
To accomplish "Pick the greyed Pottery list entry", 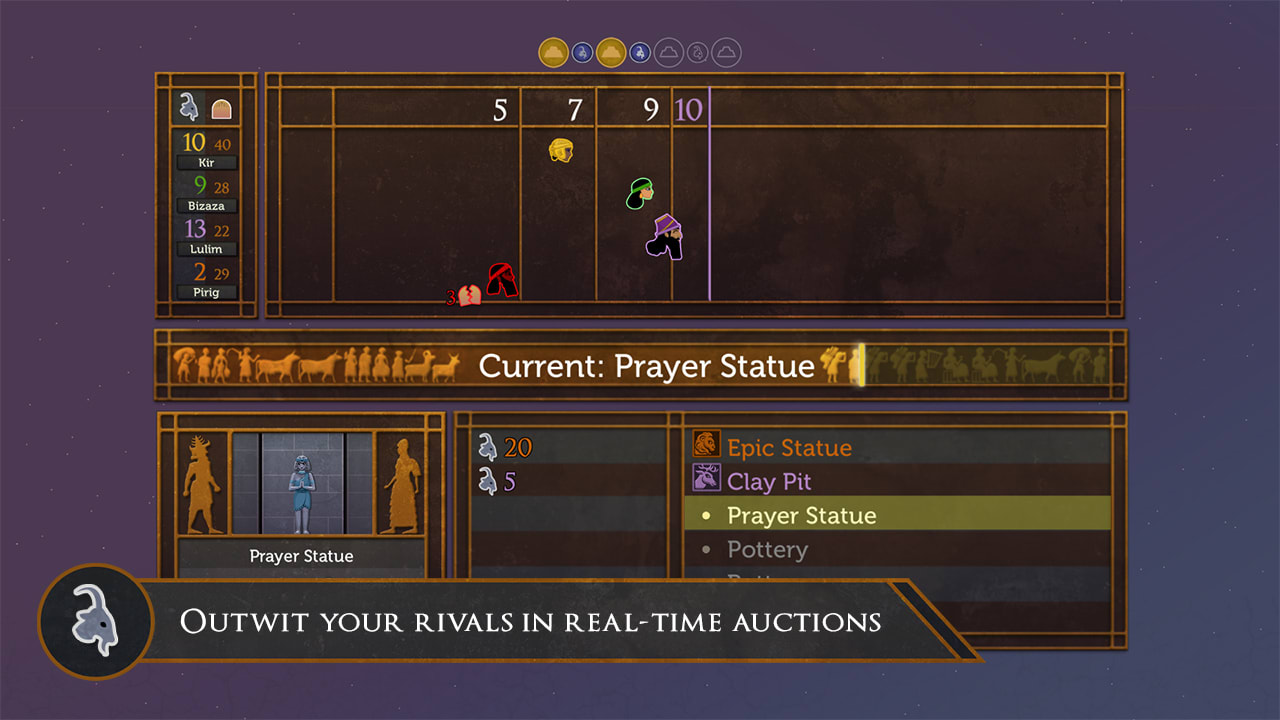I will 767,549.
